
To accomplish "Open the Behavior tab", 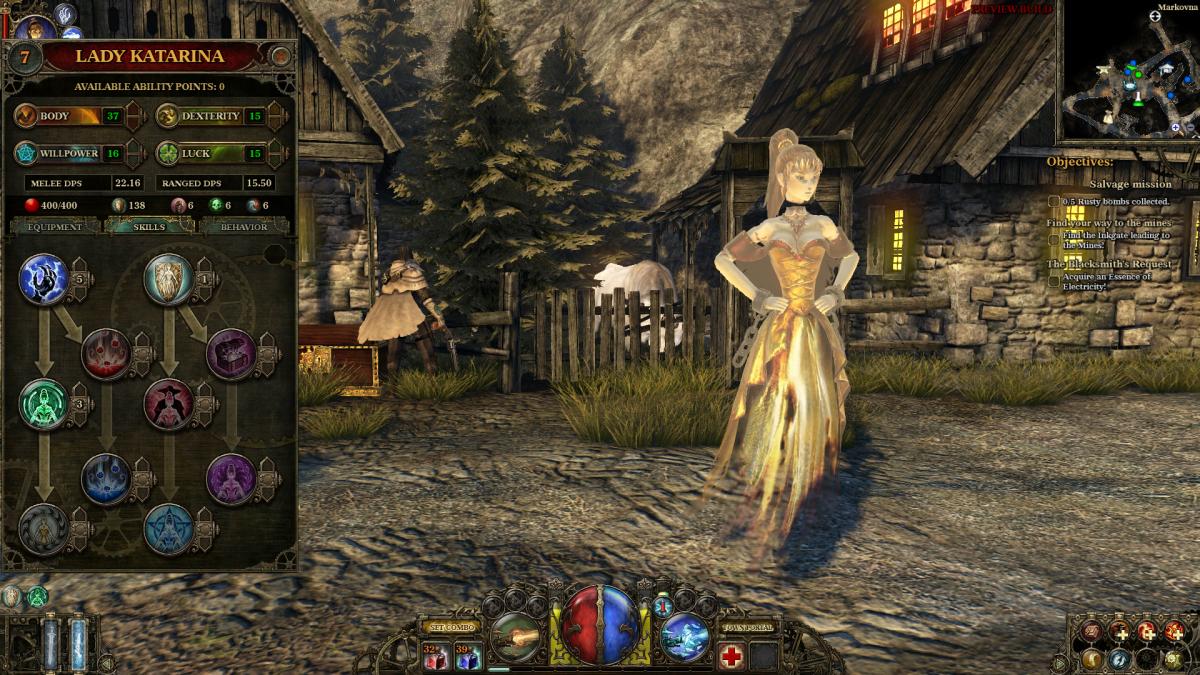I will pos(244,227).
